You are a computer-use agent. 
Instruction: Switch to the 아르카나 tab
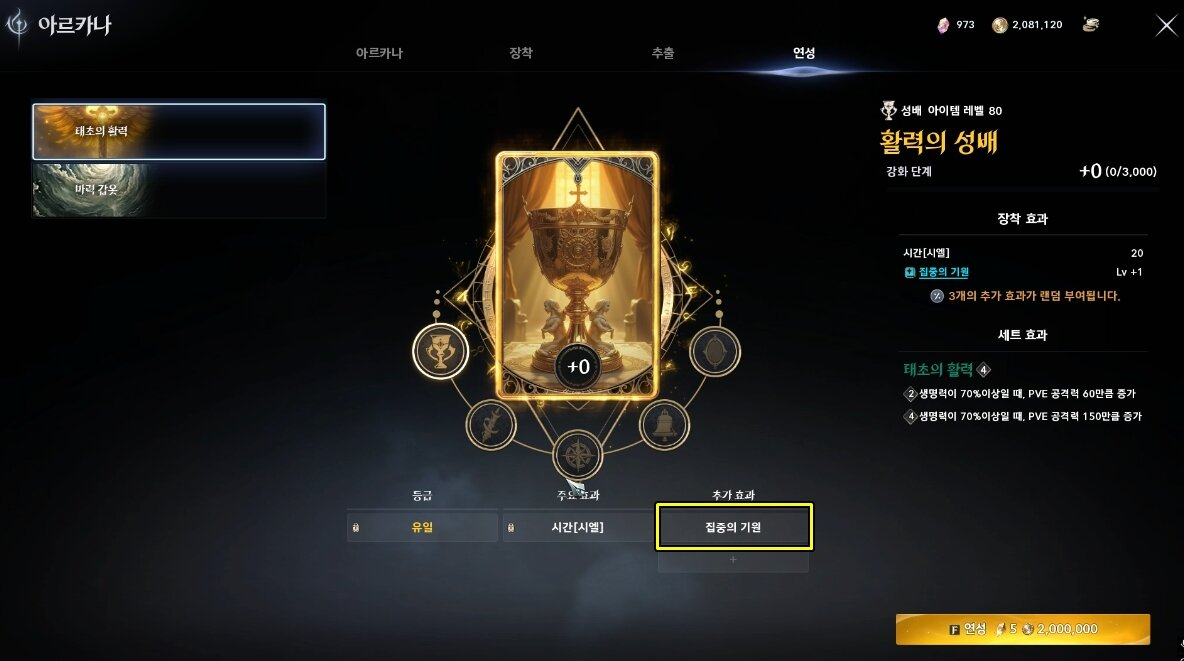click(379, 53)
